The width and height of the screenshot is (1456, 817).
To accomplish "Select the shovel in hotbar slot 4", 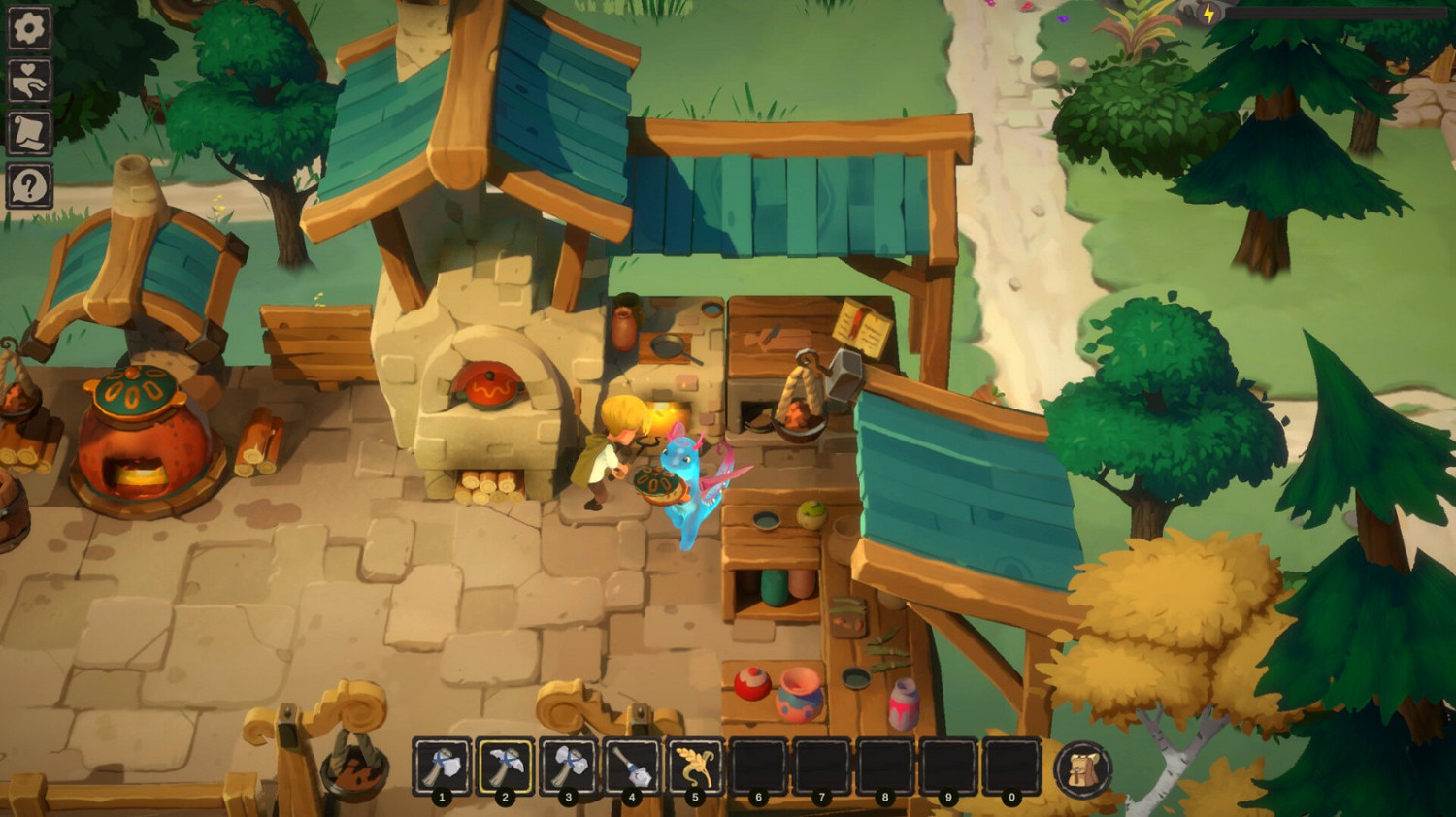I will coord(632,767).
